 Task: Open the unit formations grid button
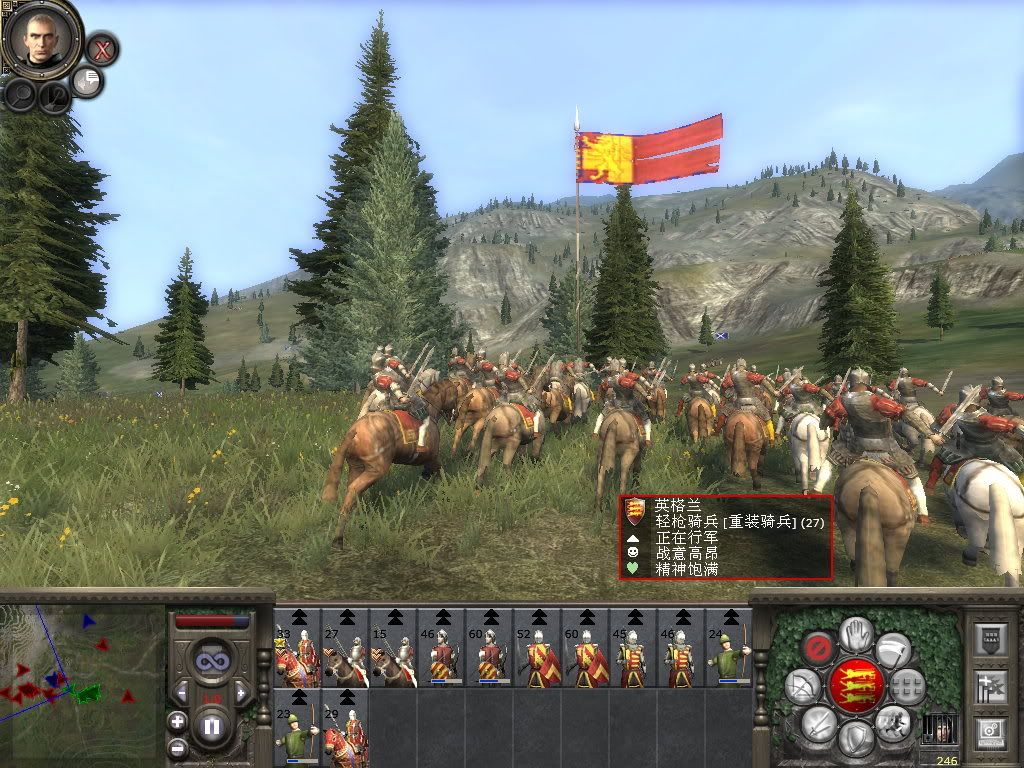coord(908,686)
